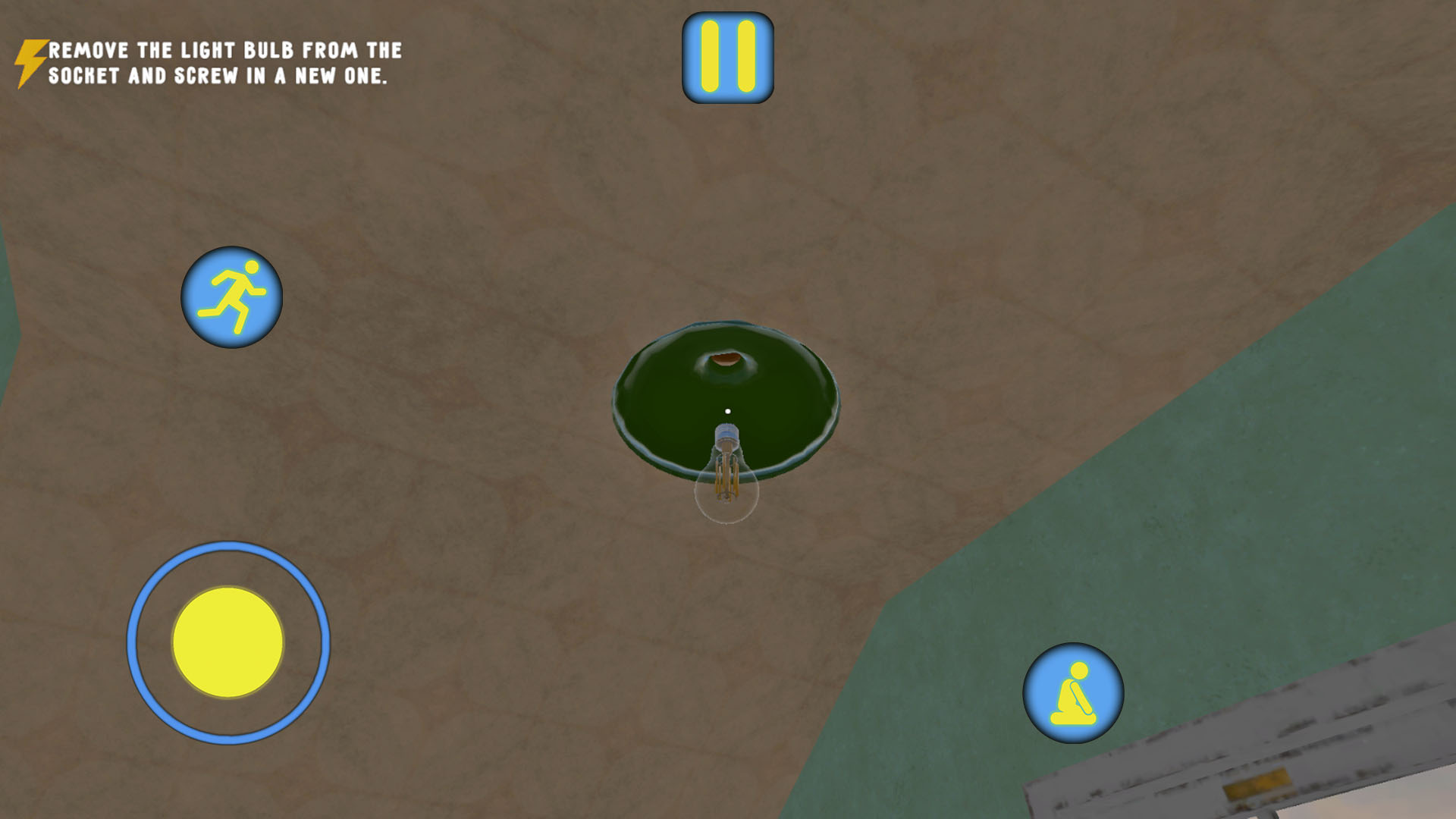Tap the pause button at top center
Image resolution: width=1456 pixels, height=819 pixels.
click(x=728, y=55)
